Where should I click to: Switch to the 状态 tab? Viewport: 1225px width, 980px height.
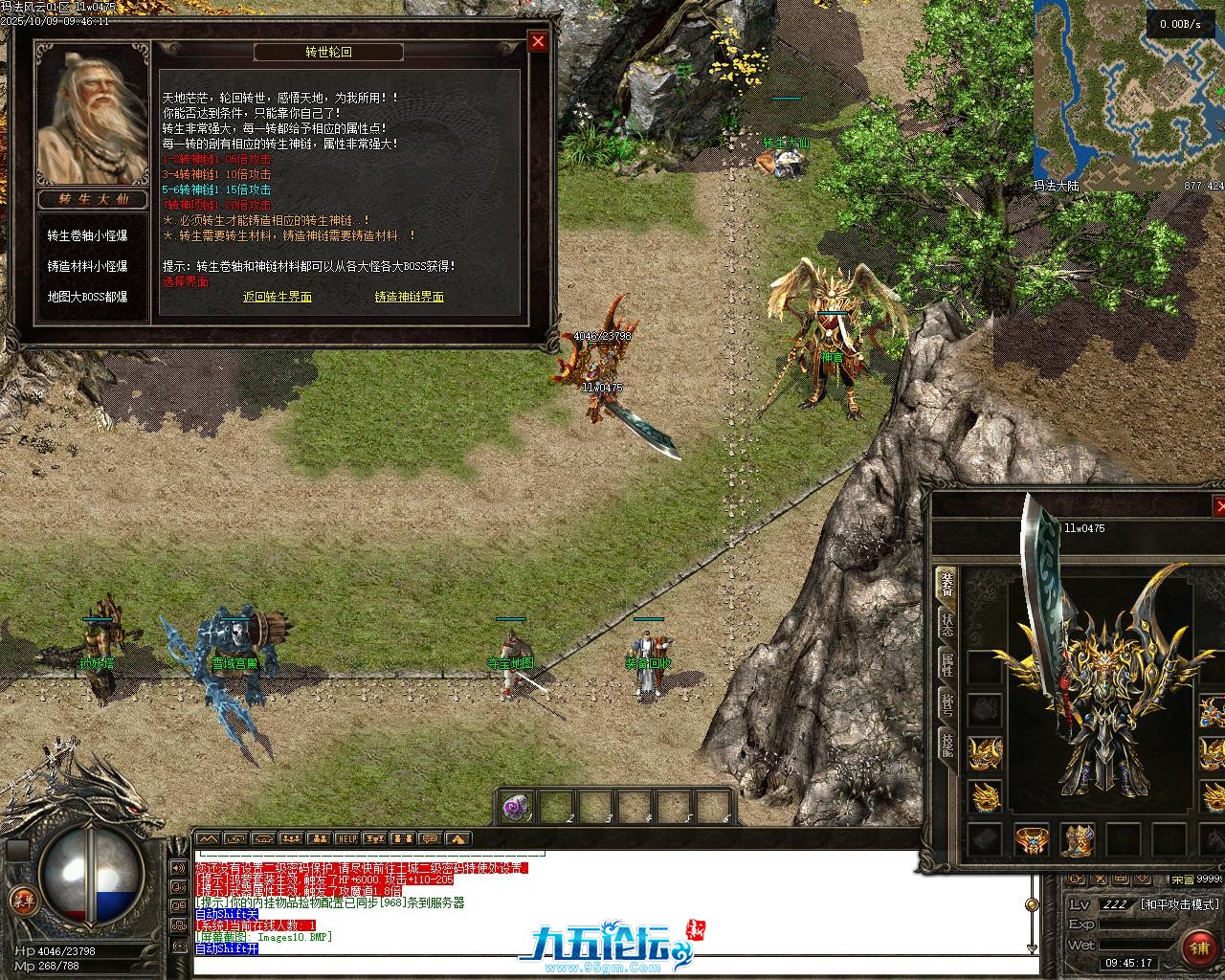(x=947, y=626)
